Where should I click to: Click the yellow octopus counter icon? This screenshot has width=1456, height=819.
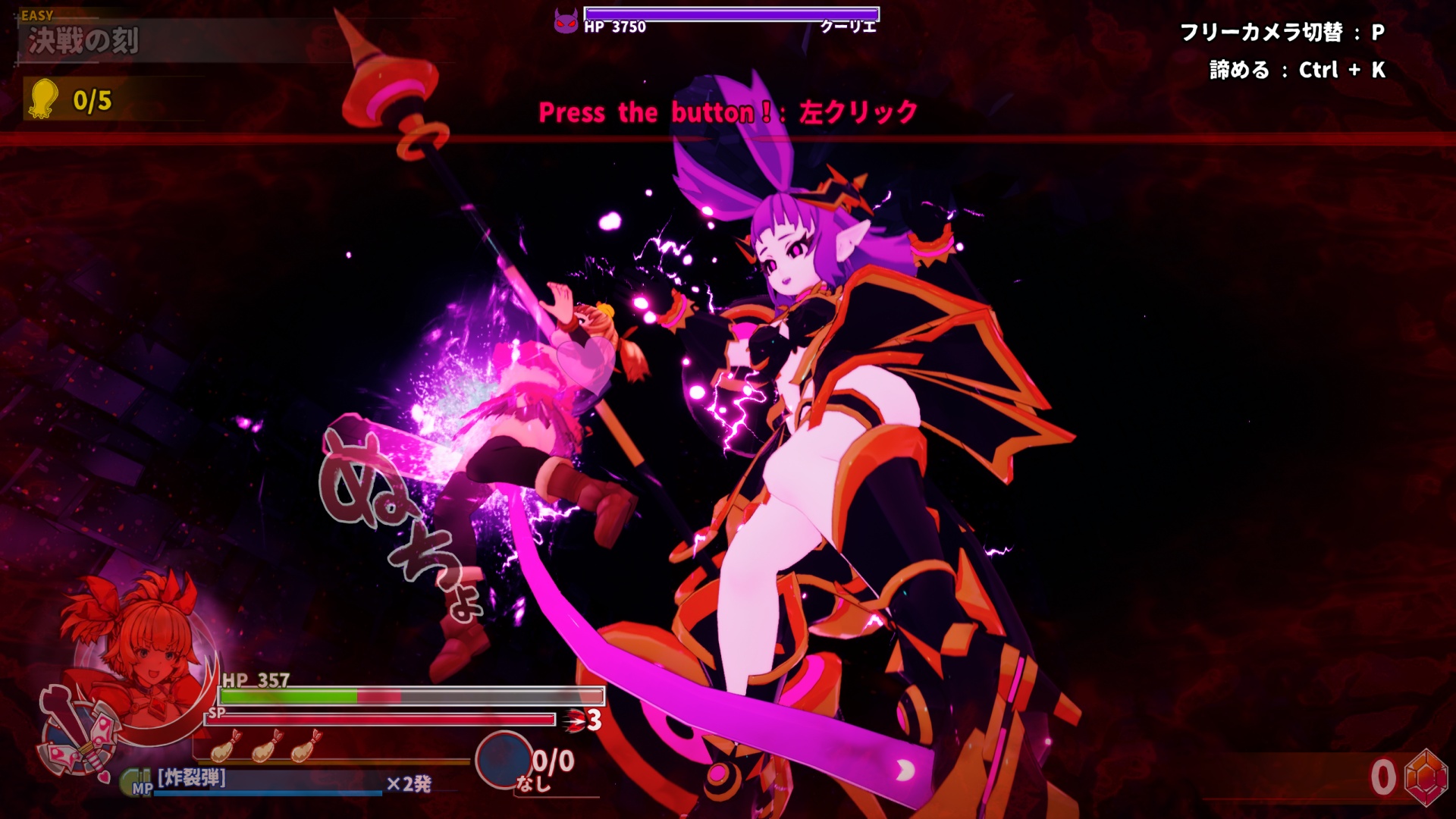point(43,99)
